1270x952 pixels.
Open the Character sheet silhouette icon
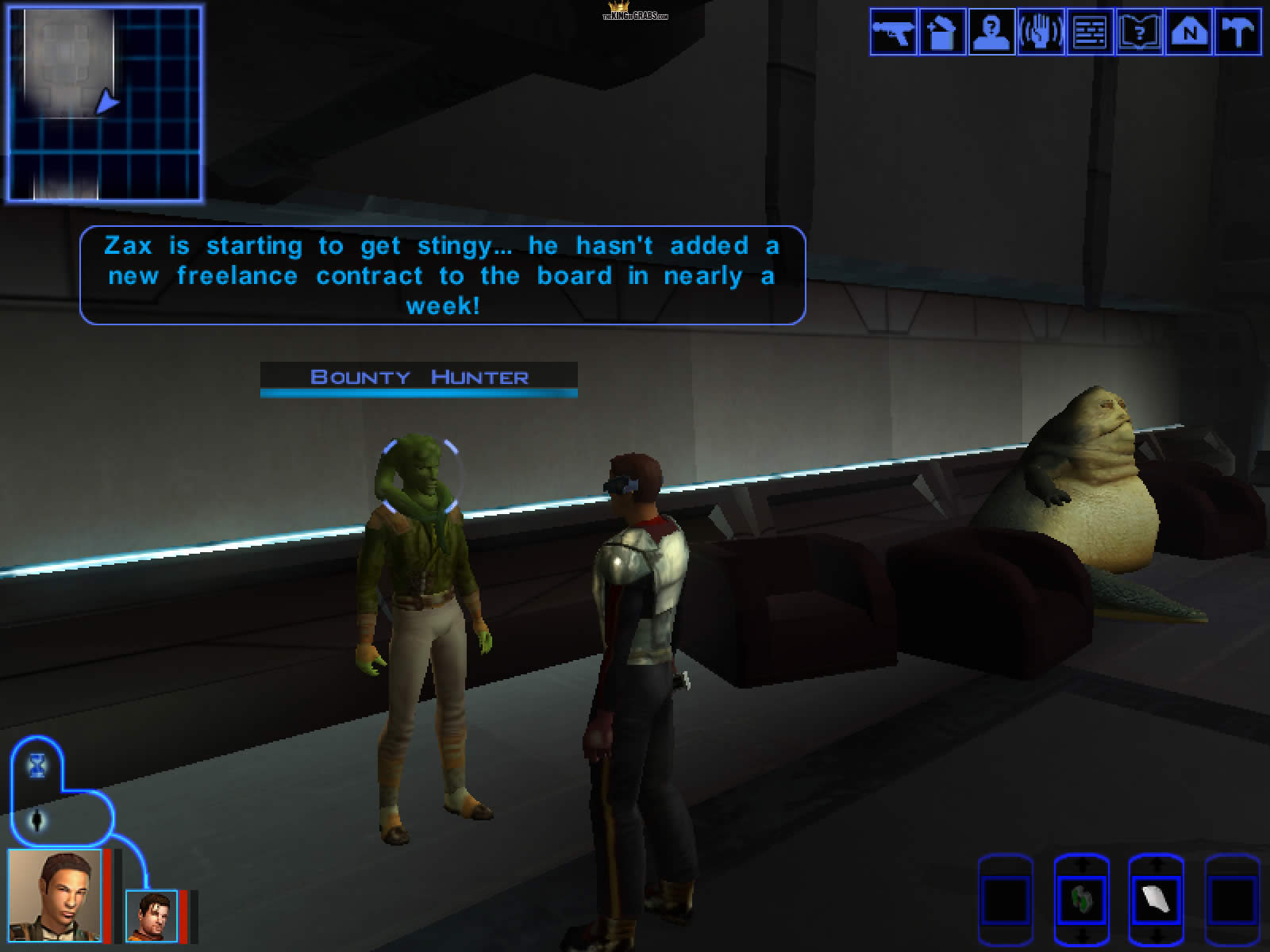point(991,33)
